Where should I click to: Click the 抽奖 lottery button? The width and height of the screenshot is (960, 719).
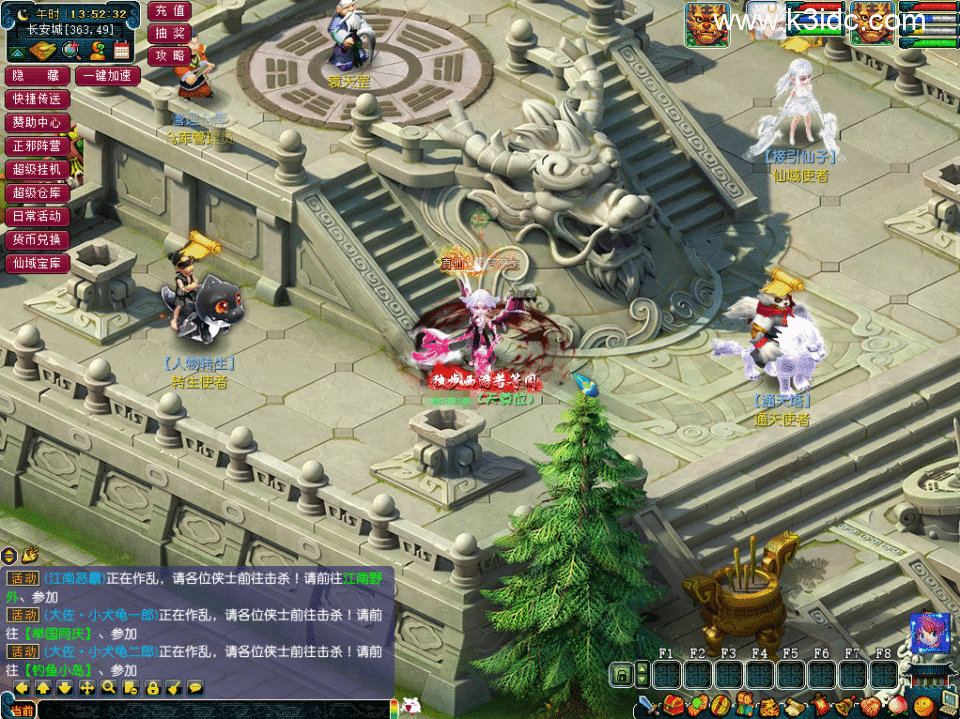pos(169,33)
